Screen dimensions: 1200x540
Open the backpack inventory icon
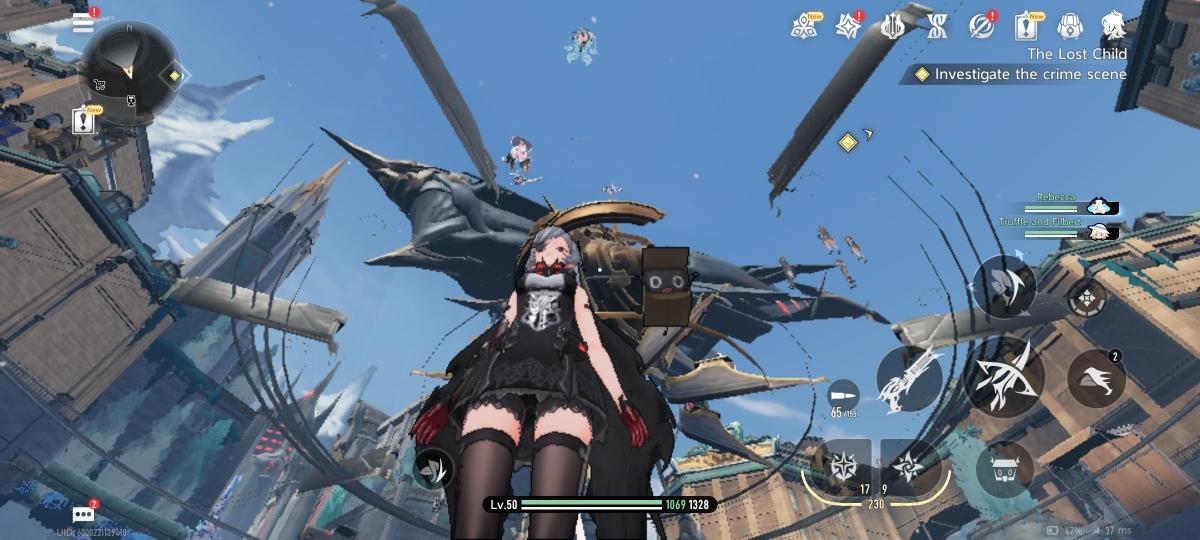point(1070,25)
